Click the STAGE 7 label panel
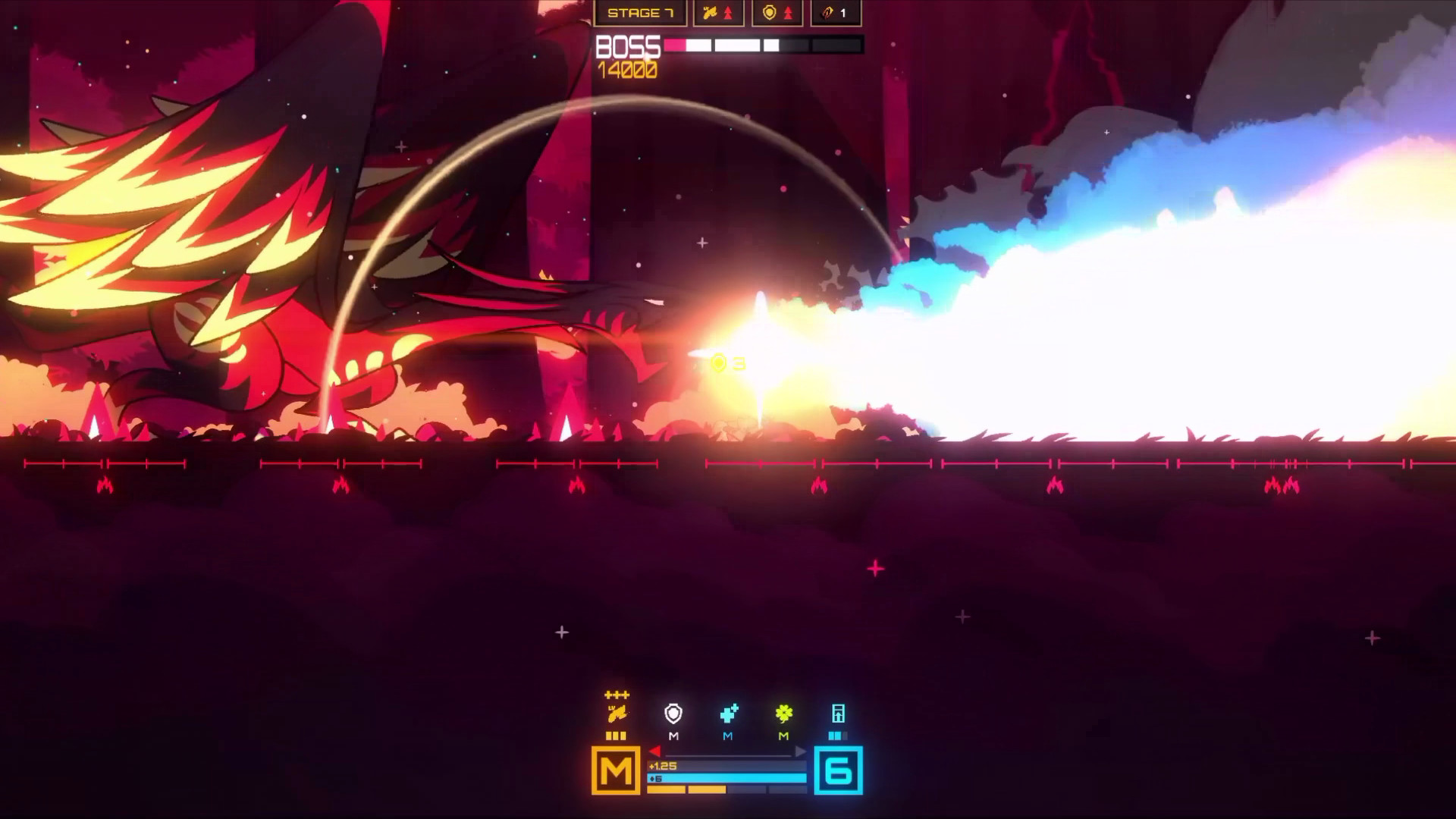The image size is (1456, 819). (642, 12)
